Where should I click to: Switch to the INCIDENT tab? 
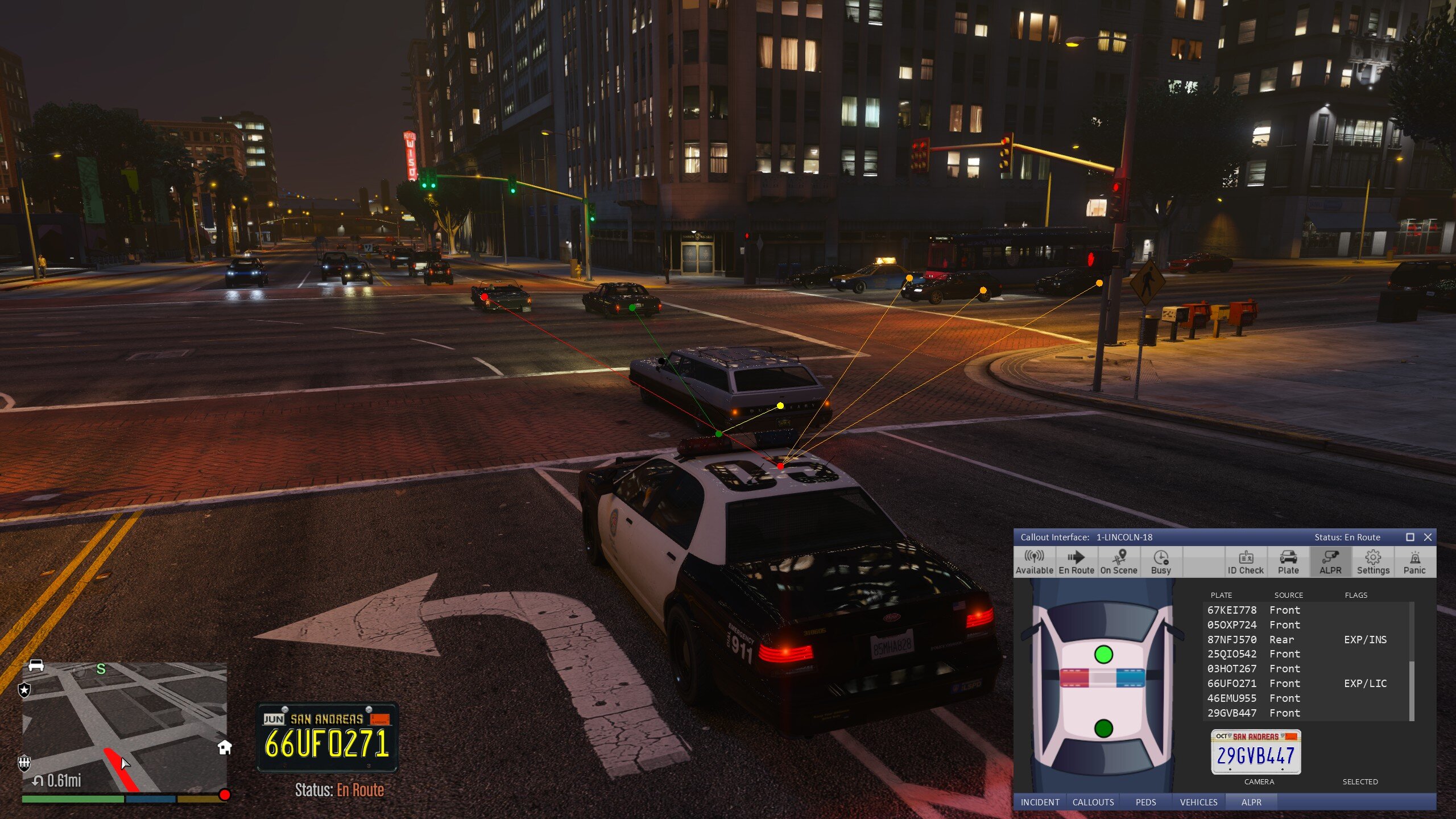point(1040,802)
